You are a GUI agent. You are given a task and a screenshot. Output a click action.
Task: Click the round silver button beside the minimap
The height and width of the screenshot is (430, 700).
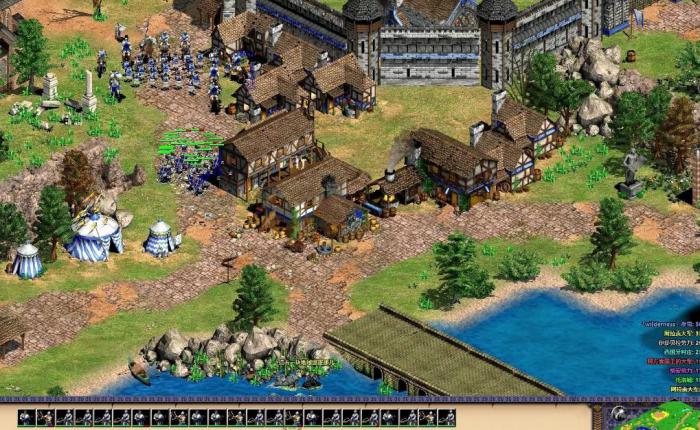click(620, 413)
